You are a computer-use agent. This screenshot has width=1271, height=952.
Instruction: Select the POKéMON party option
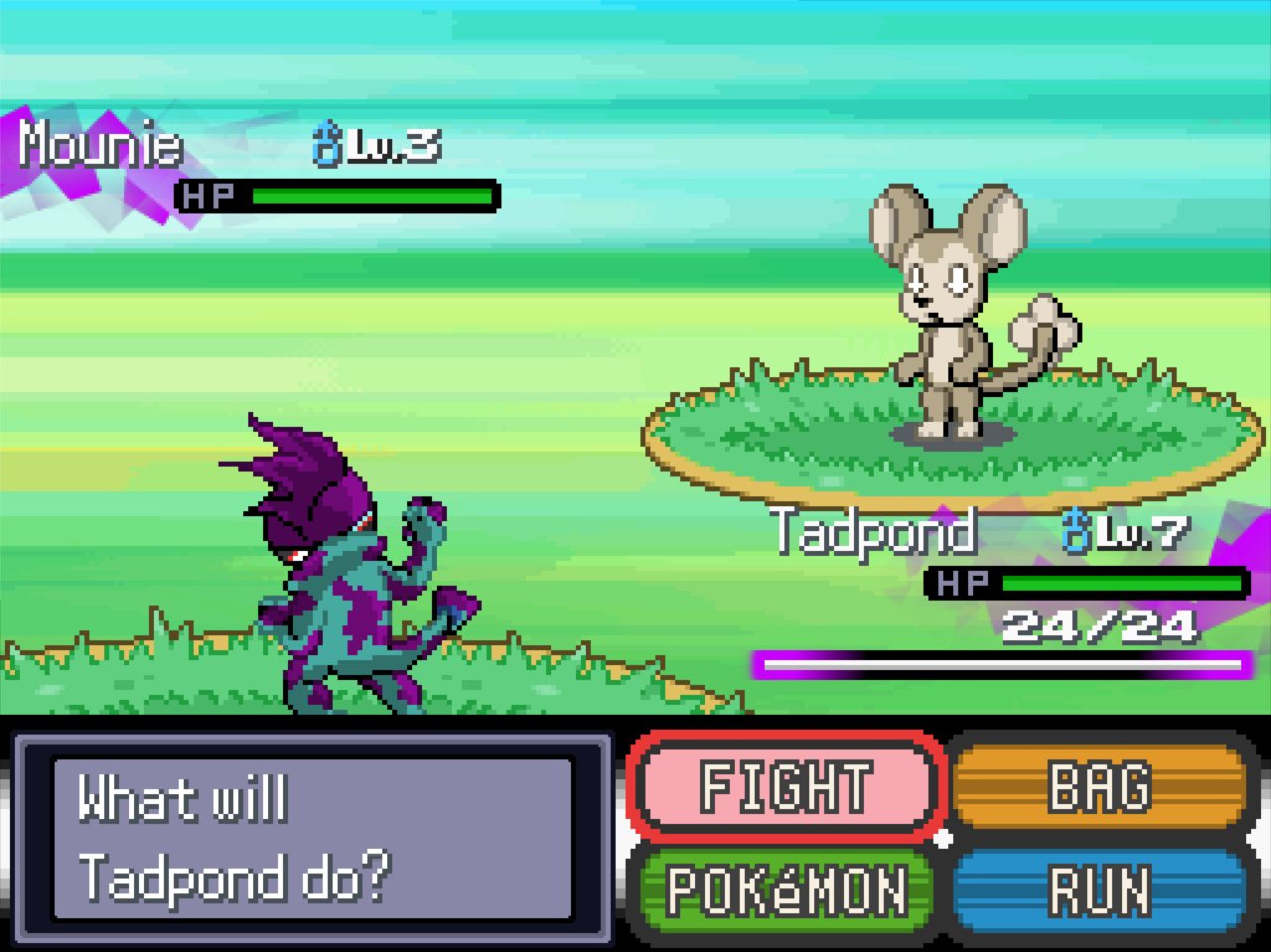coord(785,889)
